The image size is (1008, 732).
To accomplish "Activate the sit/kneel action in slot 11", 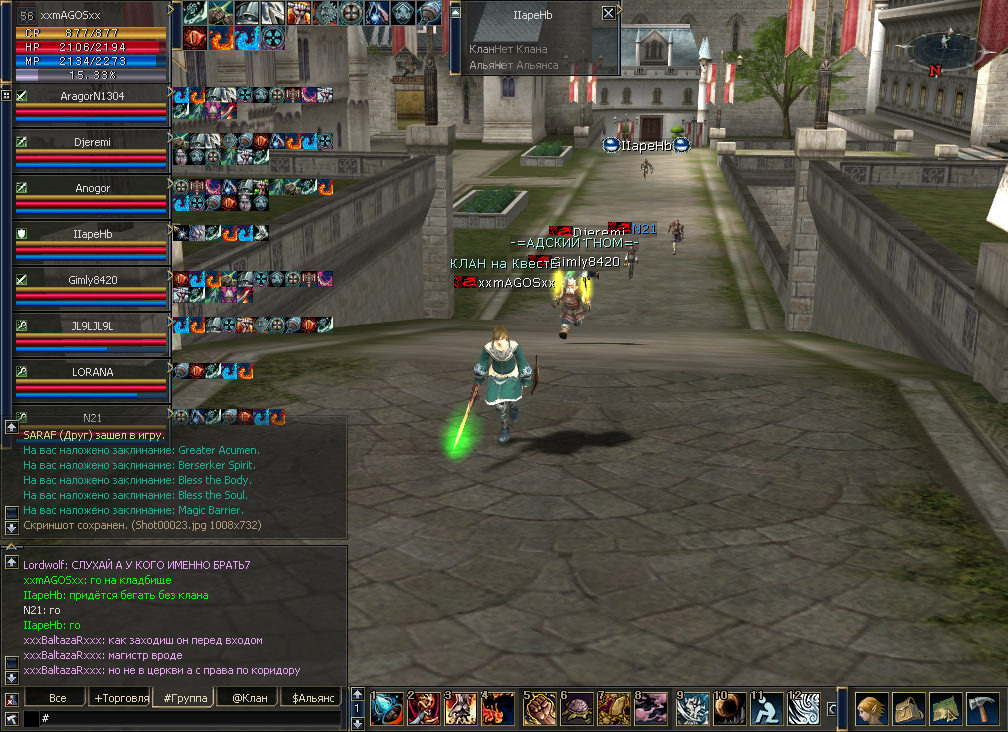I will tap(767, 708).
